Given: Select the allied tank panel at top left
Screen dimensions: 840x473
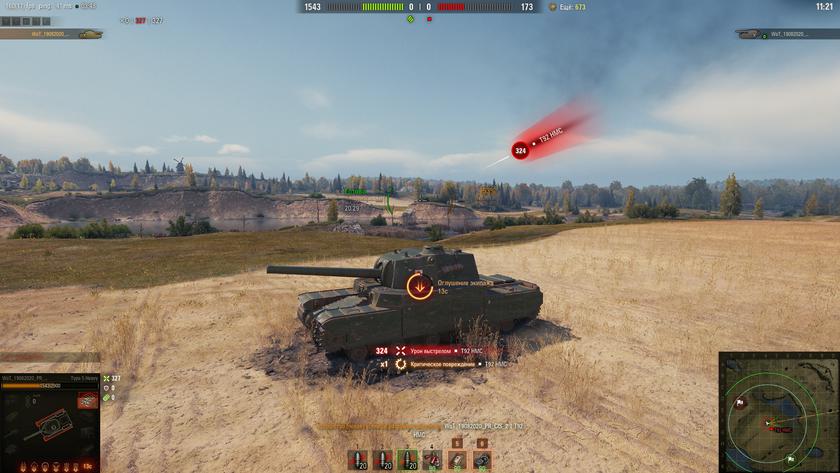Looking at the screenshot, I should [52, 34].
